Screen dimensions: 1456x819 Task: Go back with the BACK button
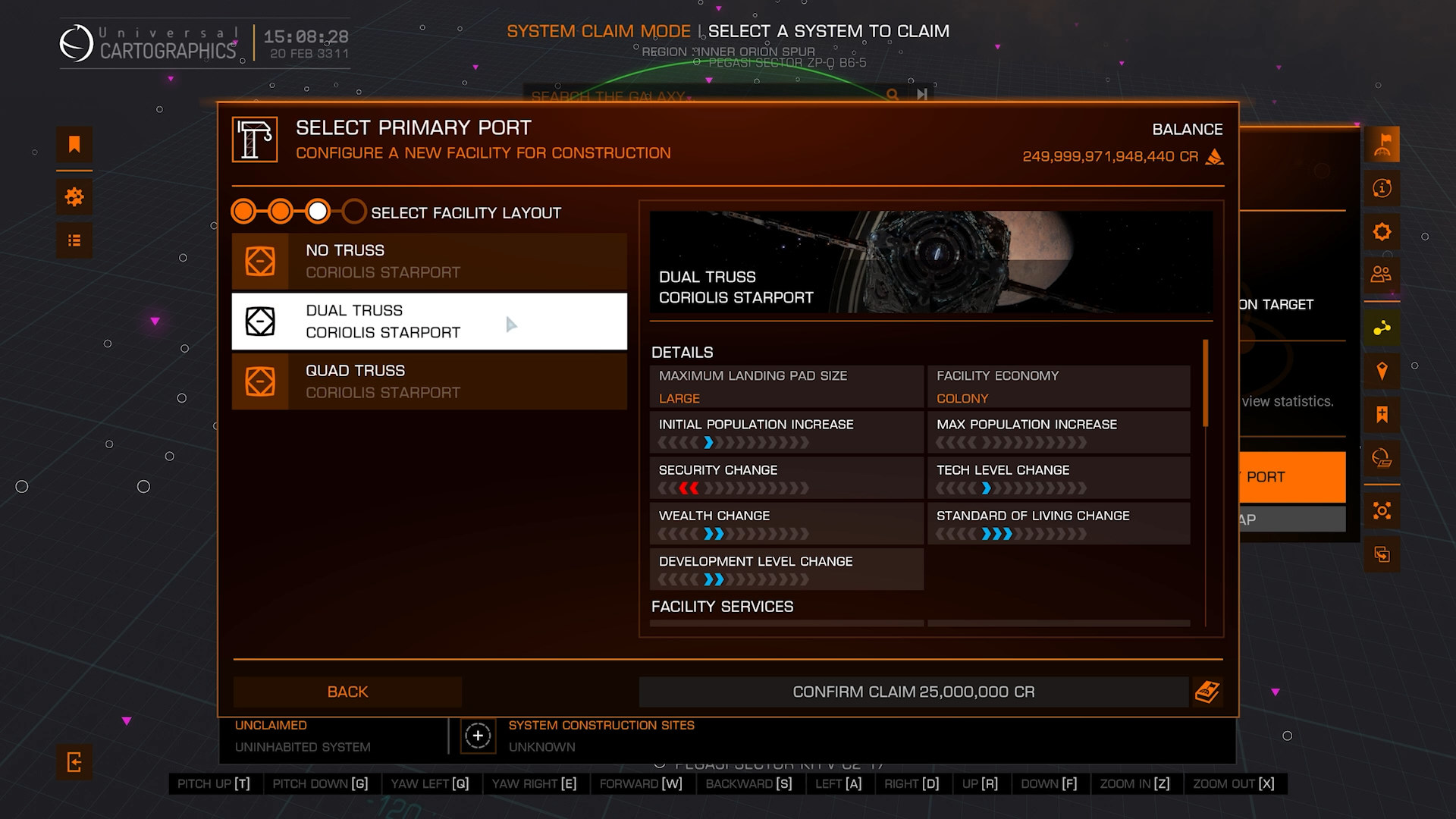[347, 692]
